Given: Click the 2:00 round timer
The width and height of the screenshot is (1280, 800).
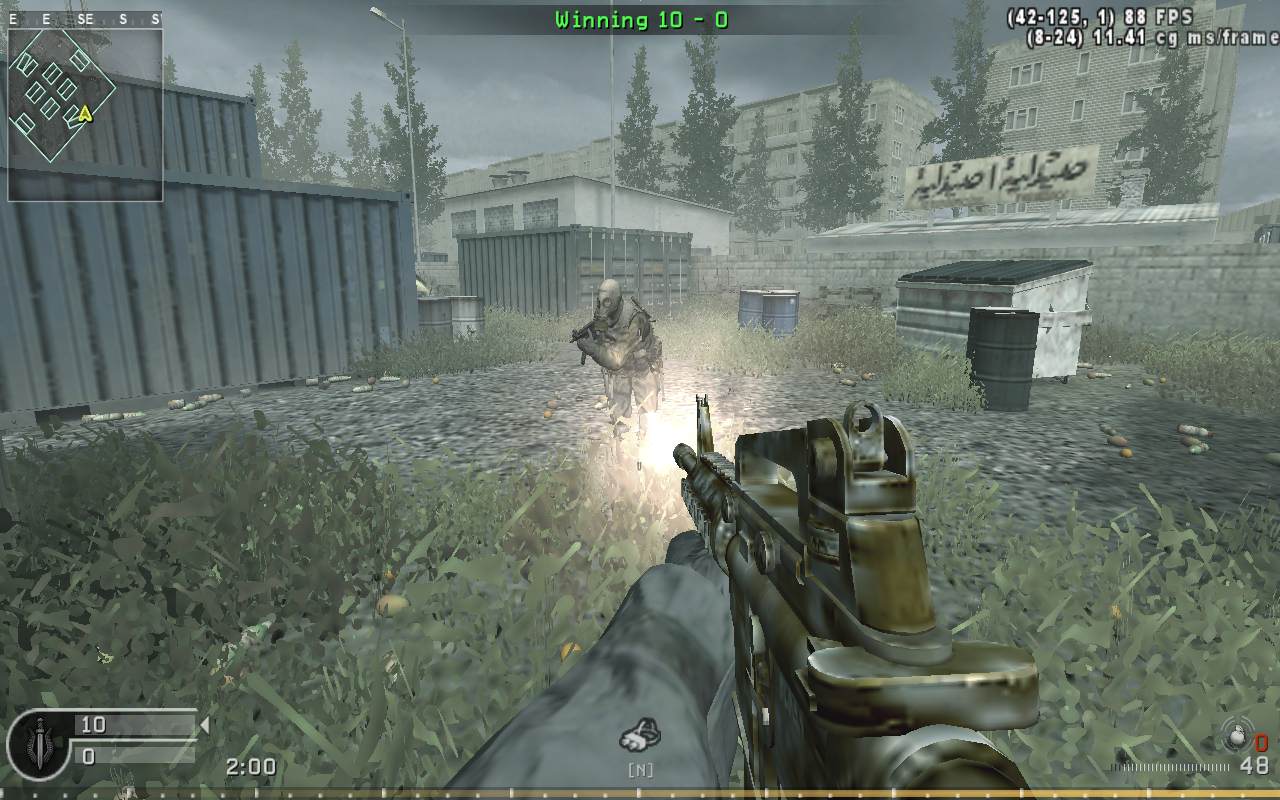Looking at the screenshot, I should coord(252,766).
